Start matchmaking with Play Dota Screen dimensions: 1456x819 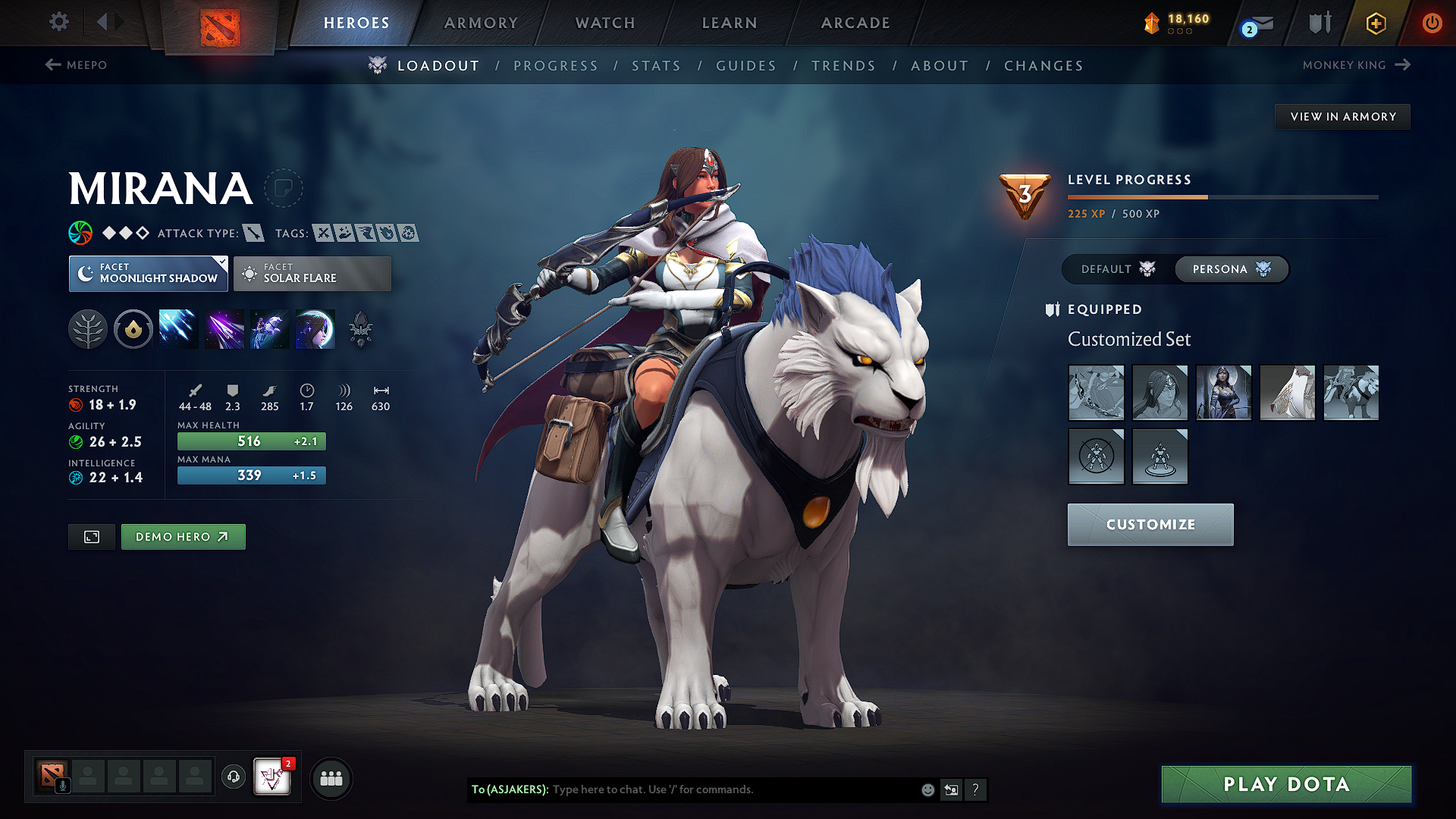1286,784
